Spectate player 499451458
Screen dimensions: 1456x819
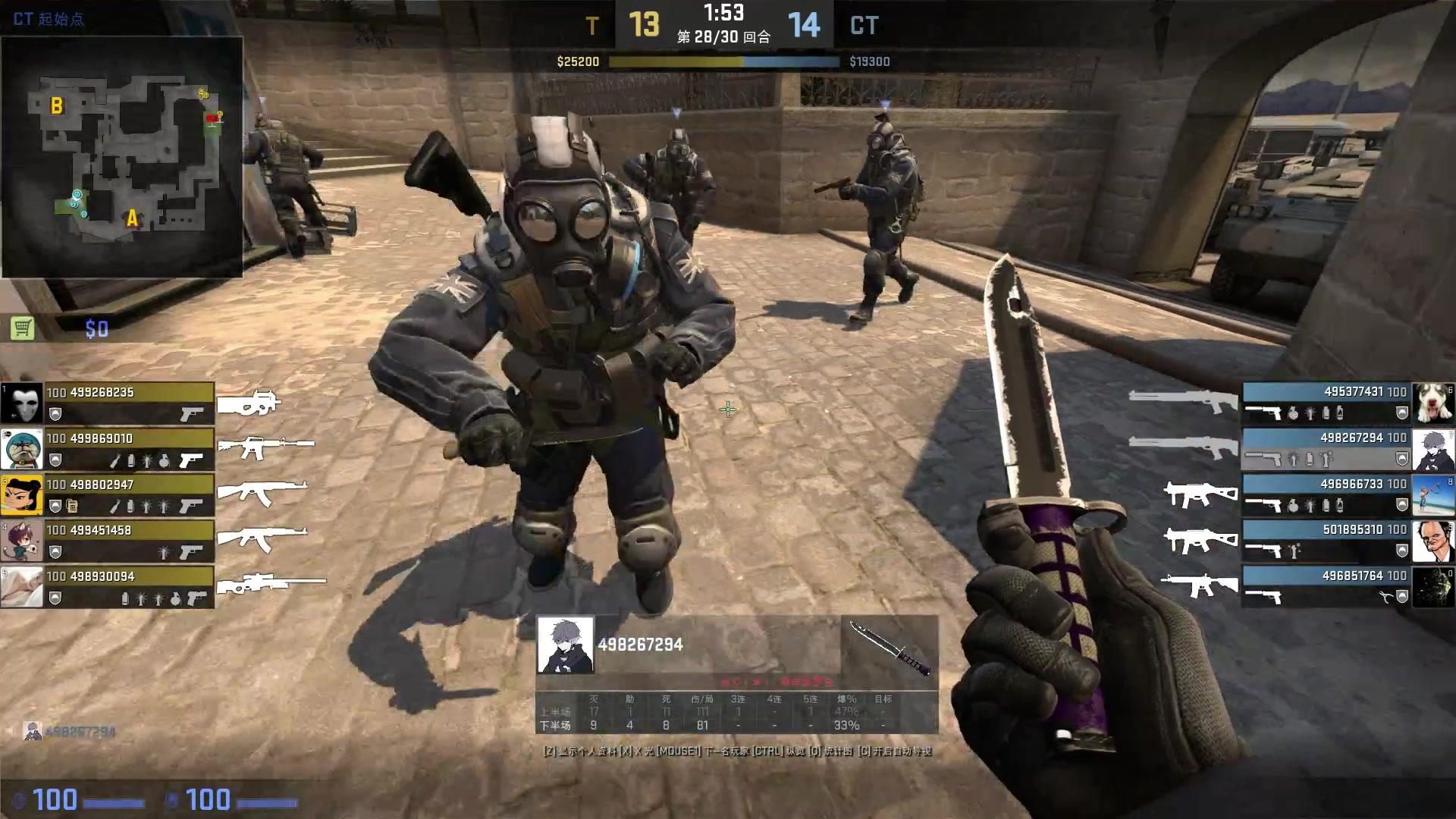[x=129, y=541]
